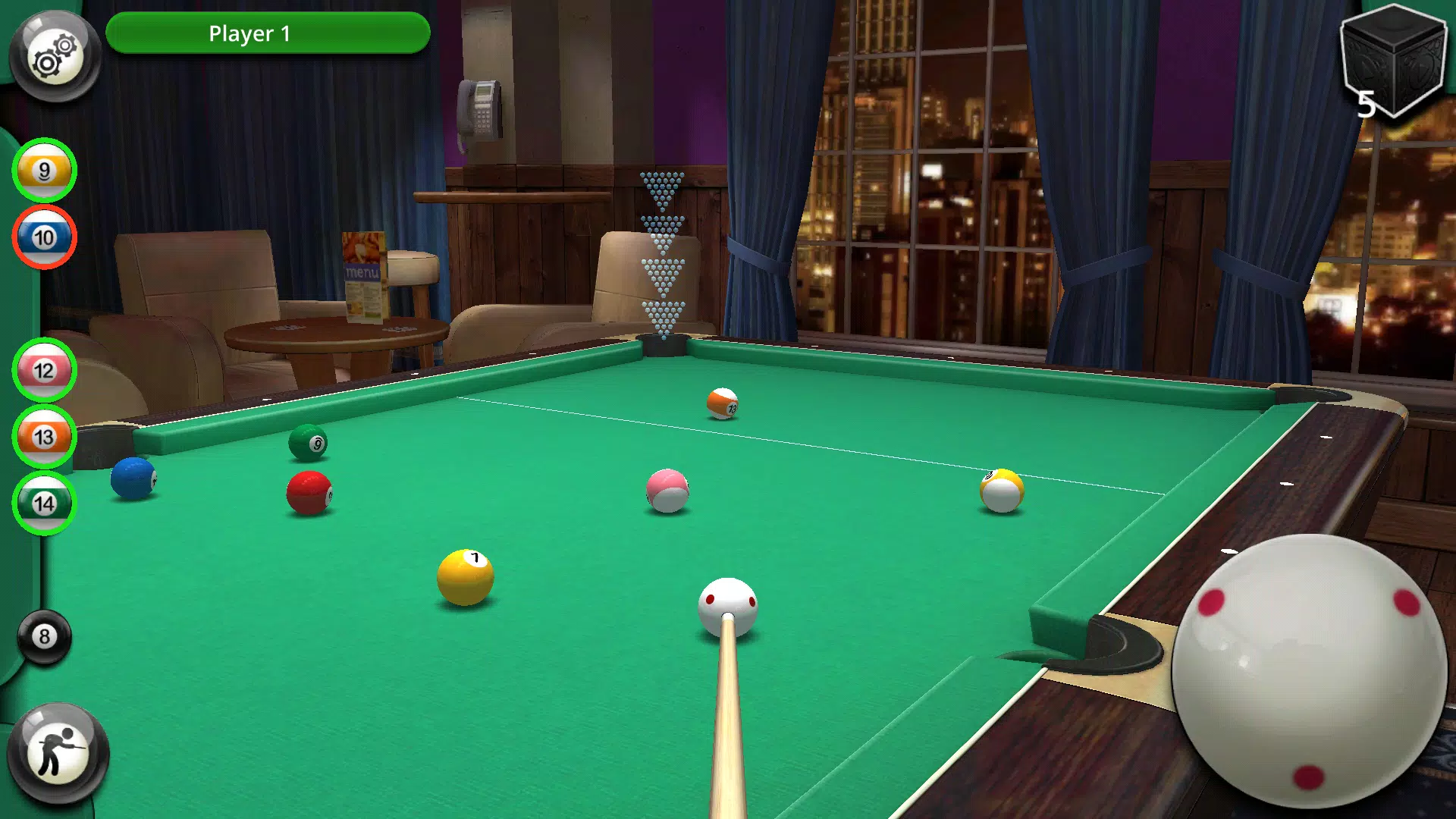This screenshot has width=1456, height=819.
Task: Toggle the green highlight on the 9 ball indicator
Action: tap(45, 171)
